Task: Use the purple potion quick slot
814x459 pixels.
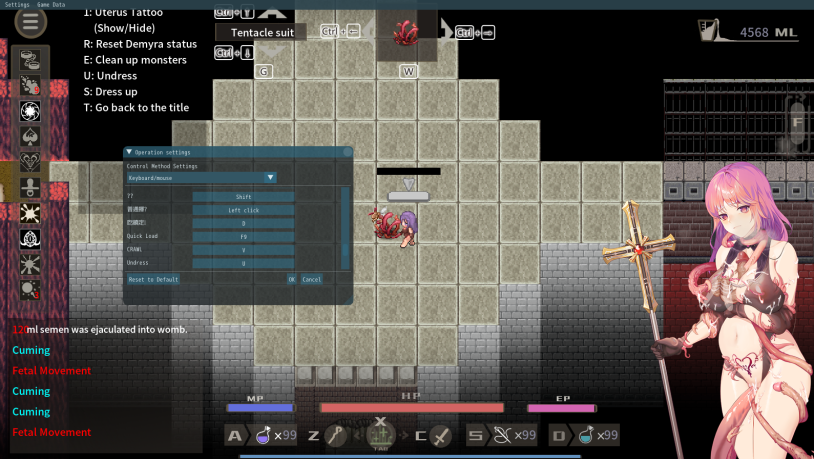Action: click(265, 435)
